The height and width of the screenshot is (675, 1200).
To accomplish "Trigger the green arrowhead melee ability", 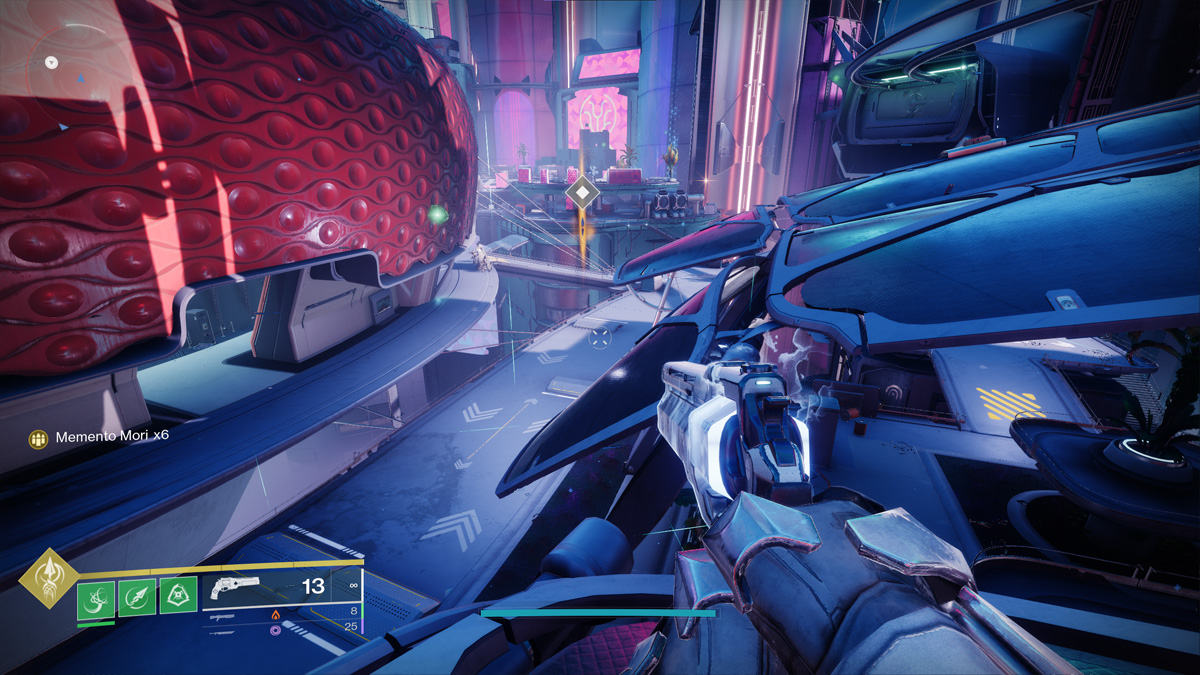I will click(x=136, y=598).
